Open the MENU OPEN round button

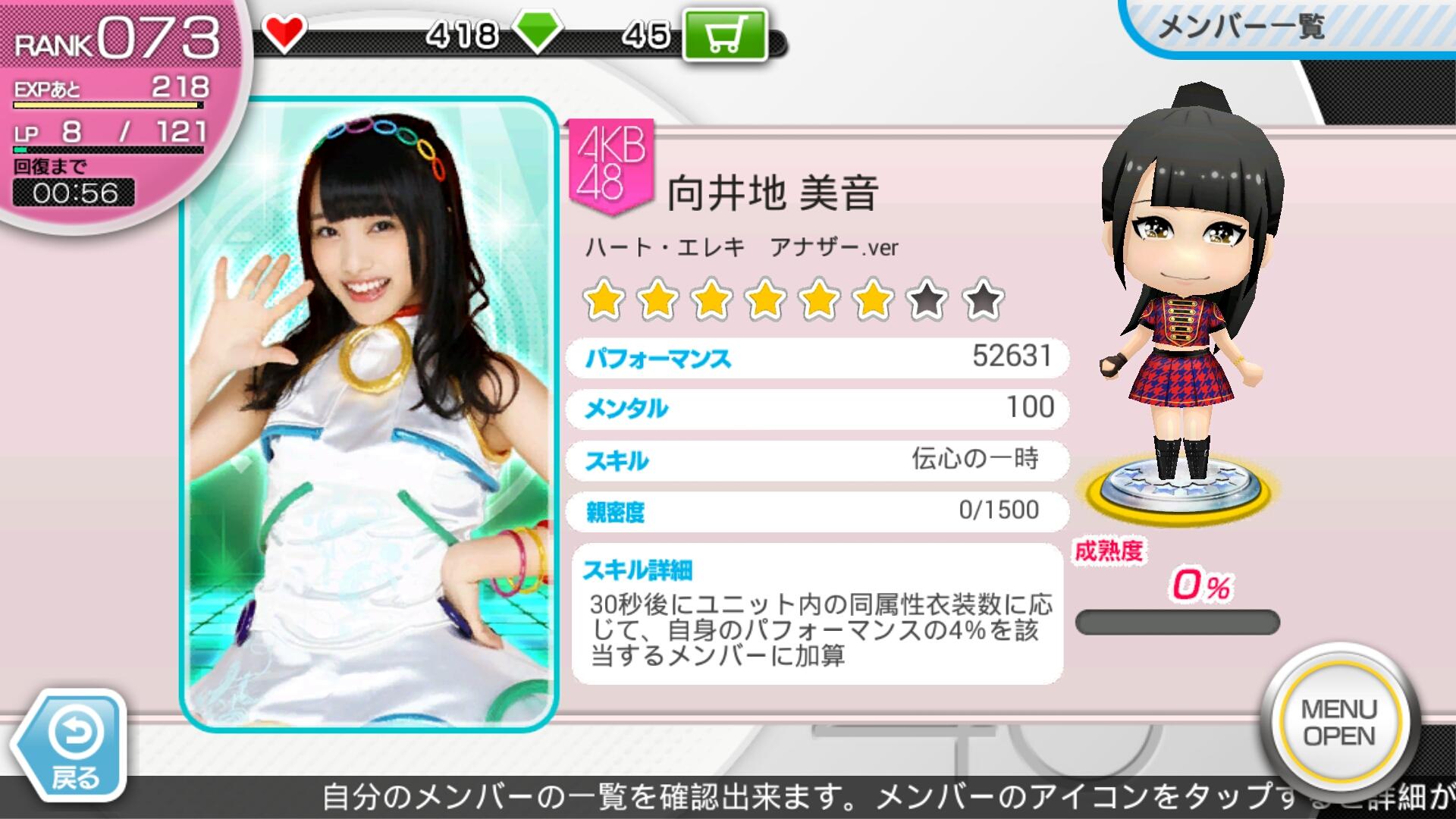(1338, 722)
